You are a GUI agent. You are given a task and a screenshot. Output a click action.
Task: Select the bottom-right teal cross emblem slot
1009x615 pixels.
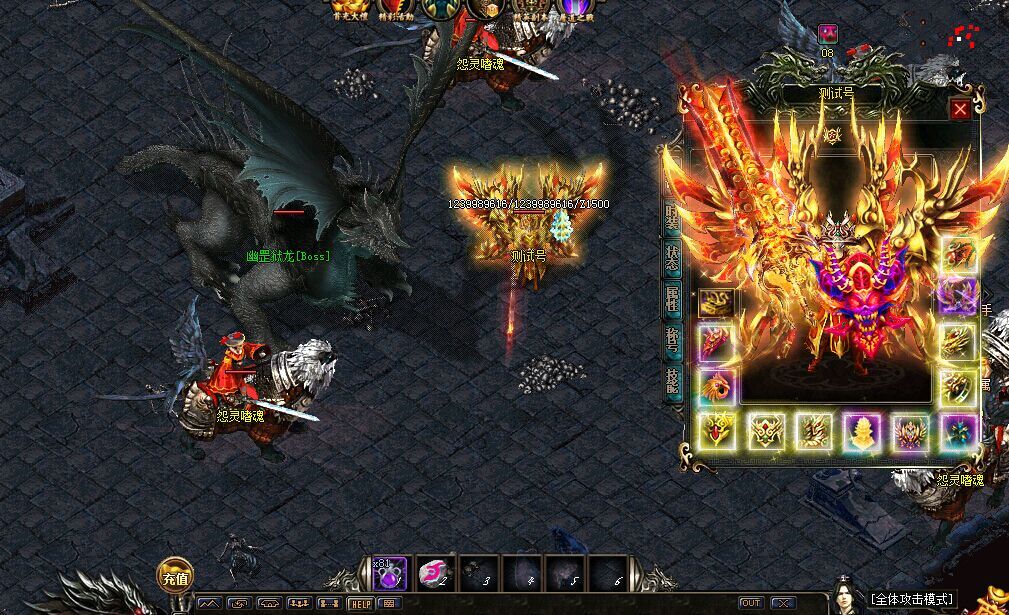pyautogui.click(x=958, y=433)
